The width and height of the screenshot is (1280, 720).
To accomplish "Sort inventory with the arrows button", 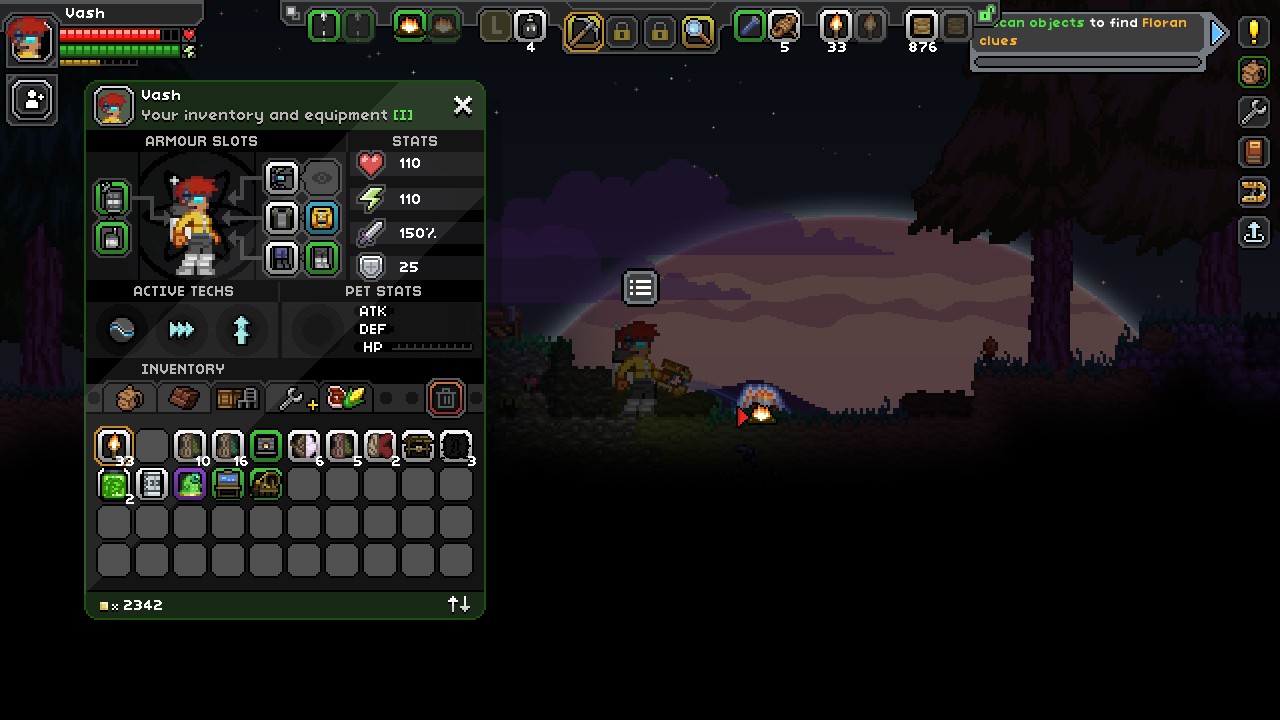I will click(459, 604).
